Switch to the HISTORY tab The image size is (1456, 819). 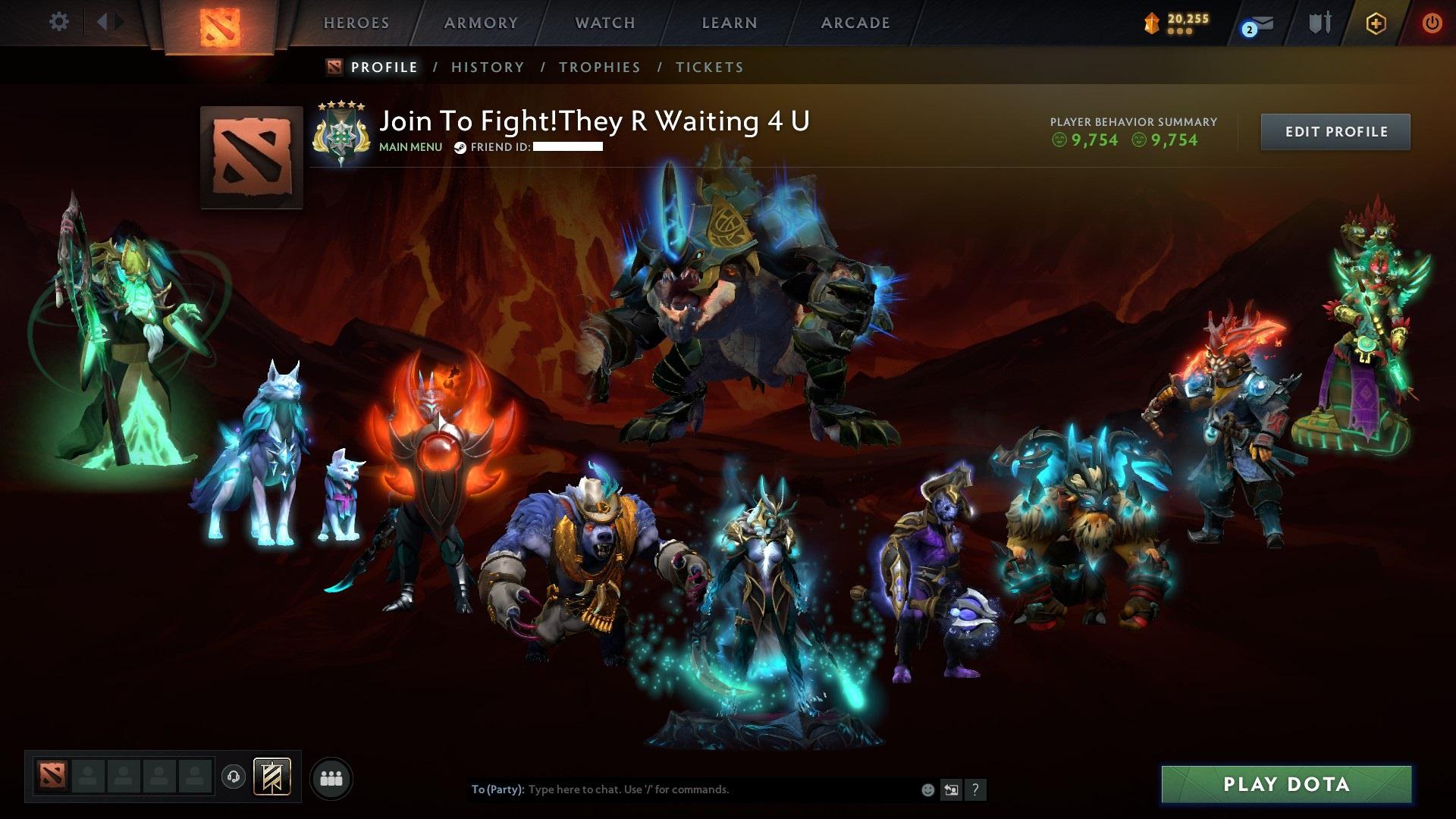pos(486,67)
